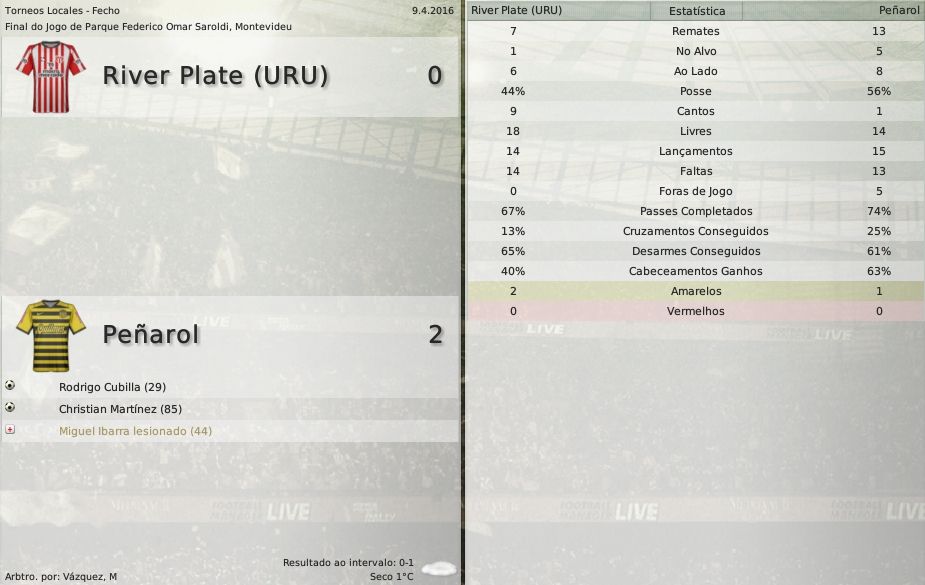Select the Passes Completados row
925x585 pixels.
pos(696,211)
